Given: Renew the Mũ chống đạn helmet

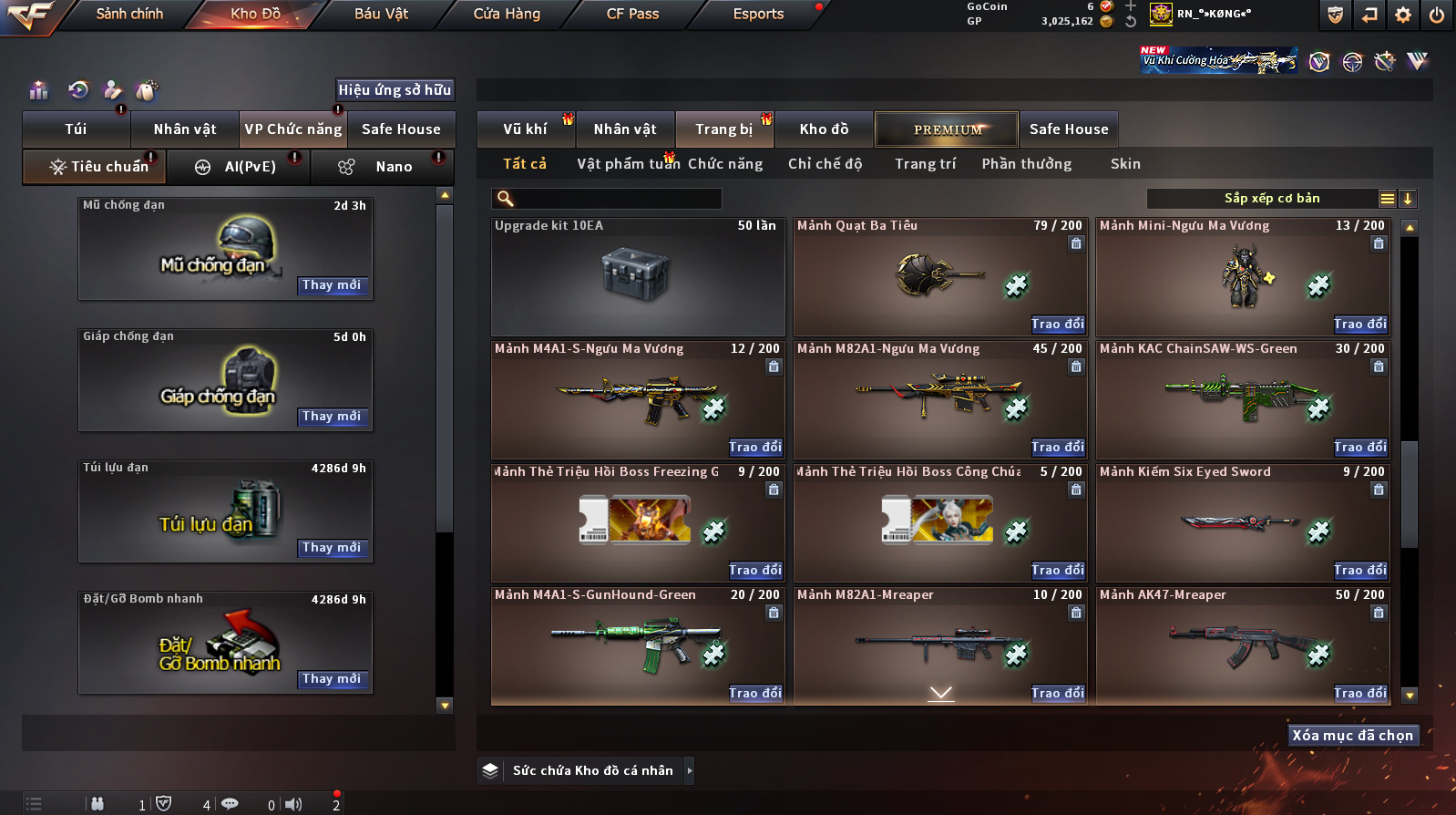Looking at the screenshot, I should point(332,285).
